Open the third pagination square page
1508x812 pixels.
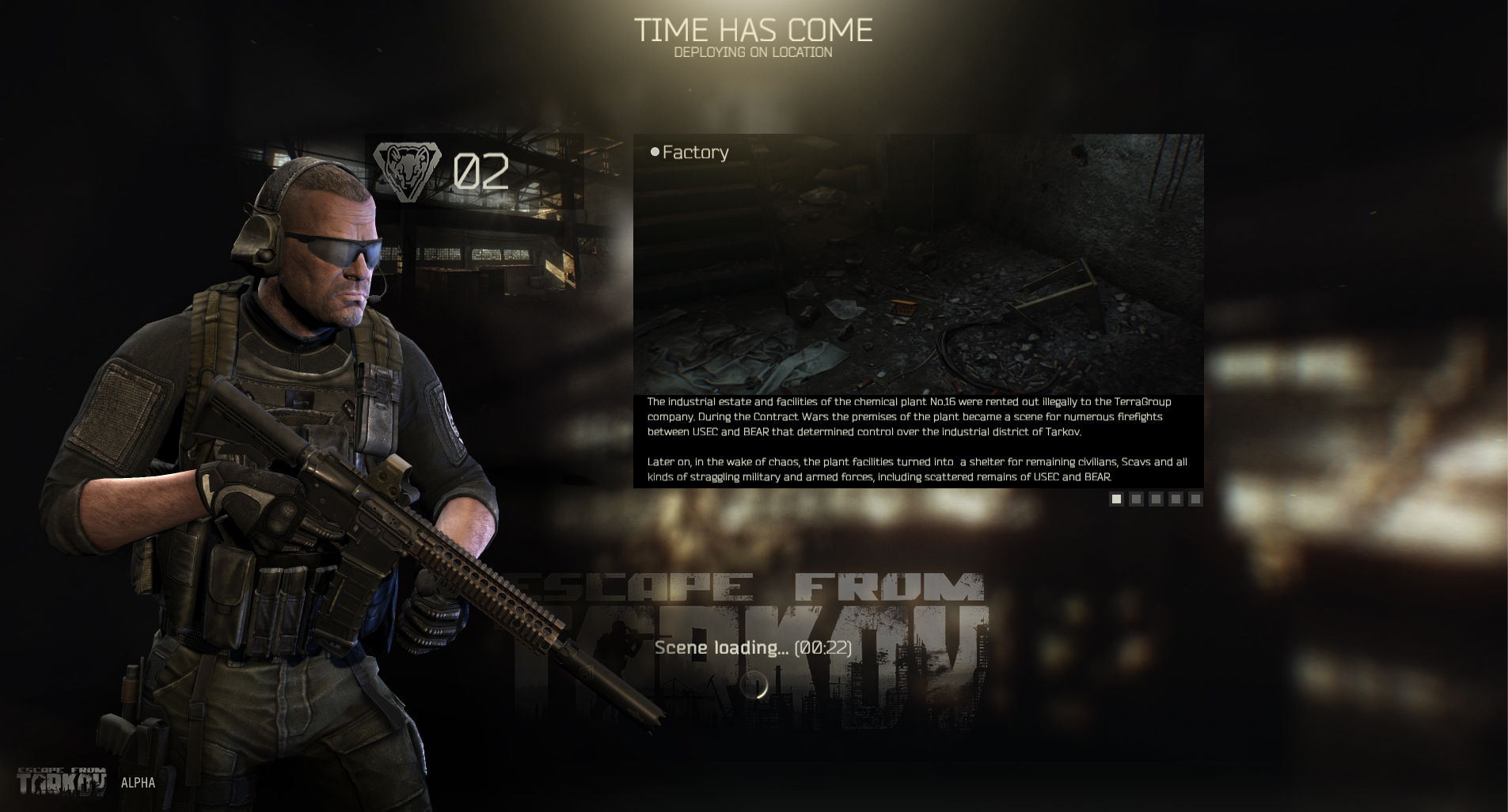(1156, 499)
